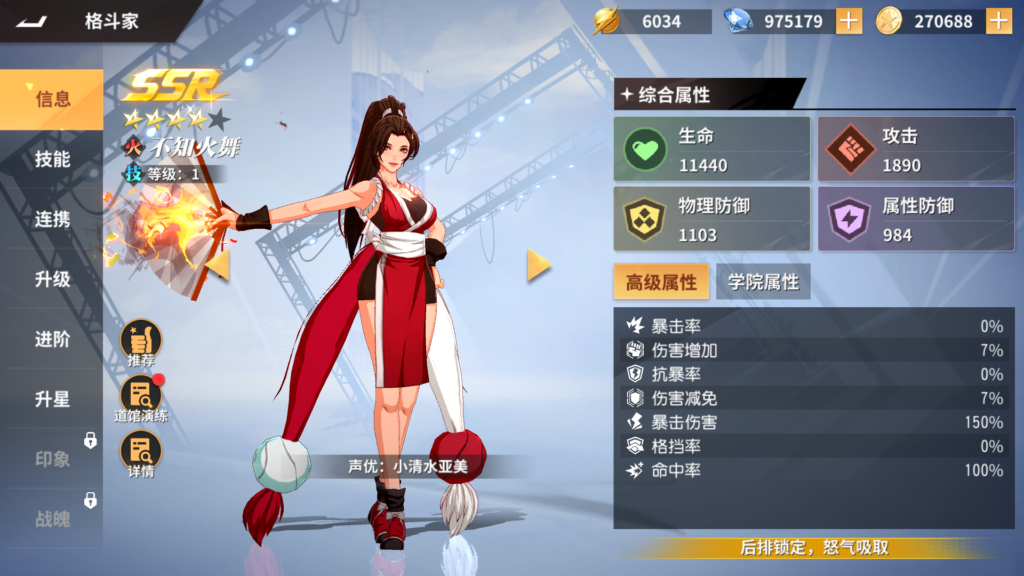The width and height of the screenshot is (1024, 576).
Task: Switch to the 技能 skills tab
Action: pos(52,159)
